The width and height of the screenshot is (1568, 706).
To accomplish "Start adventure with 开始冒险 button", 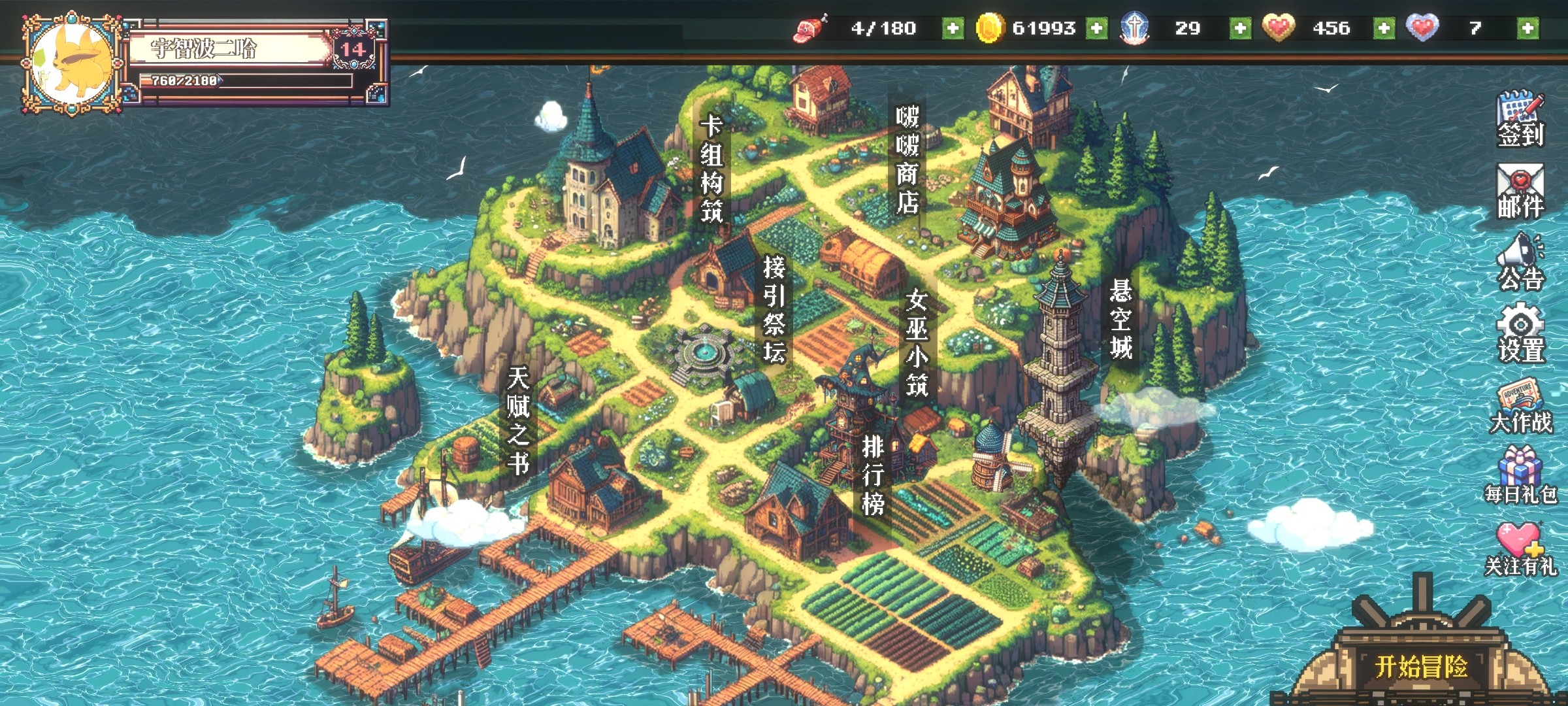I will (1422, 667).
